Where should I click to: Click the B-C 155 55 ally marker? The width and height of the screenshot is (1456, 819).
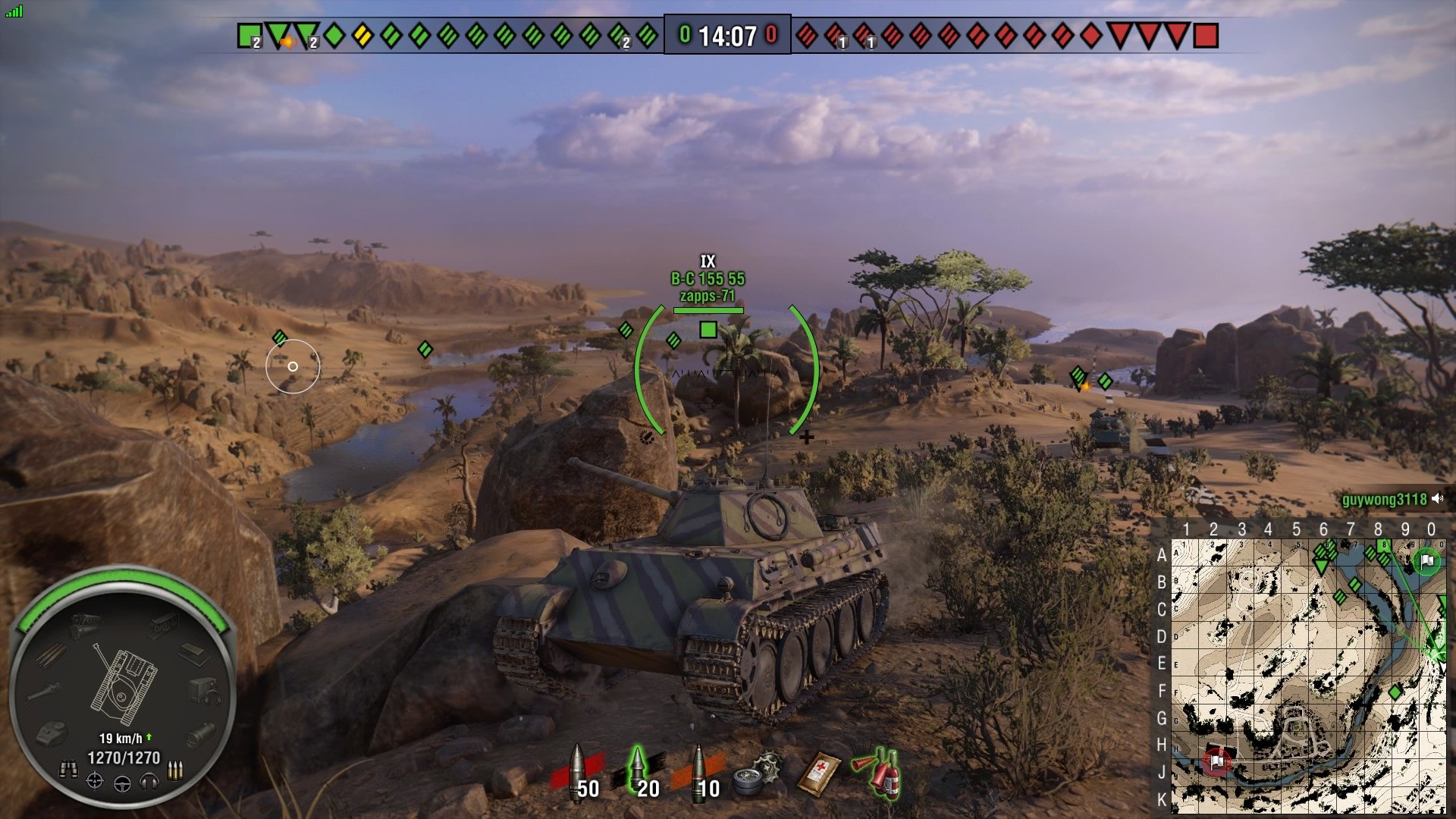click(708, 329)
